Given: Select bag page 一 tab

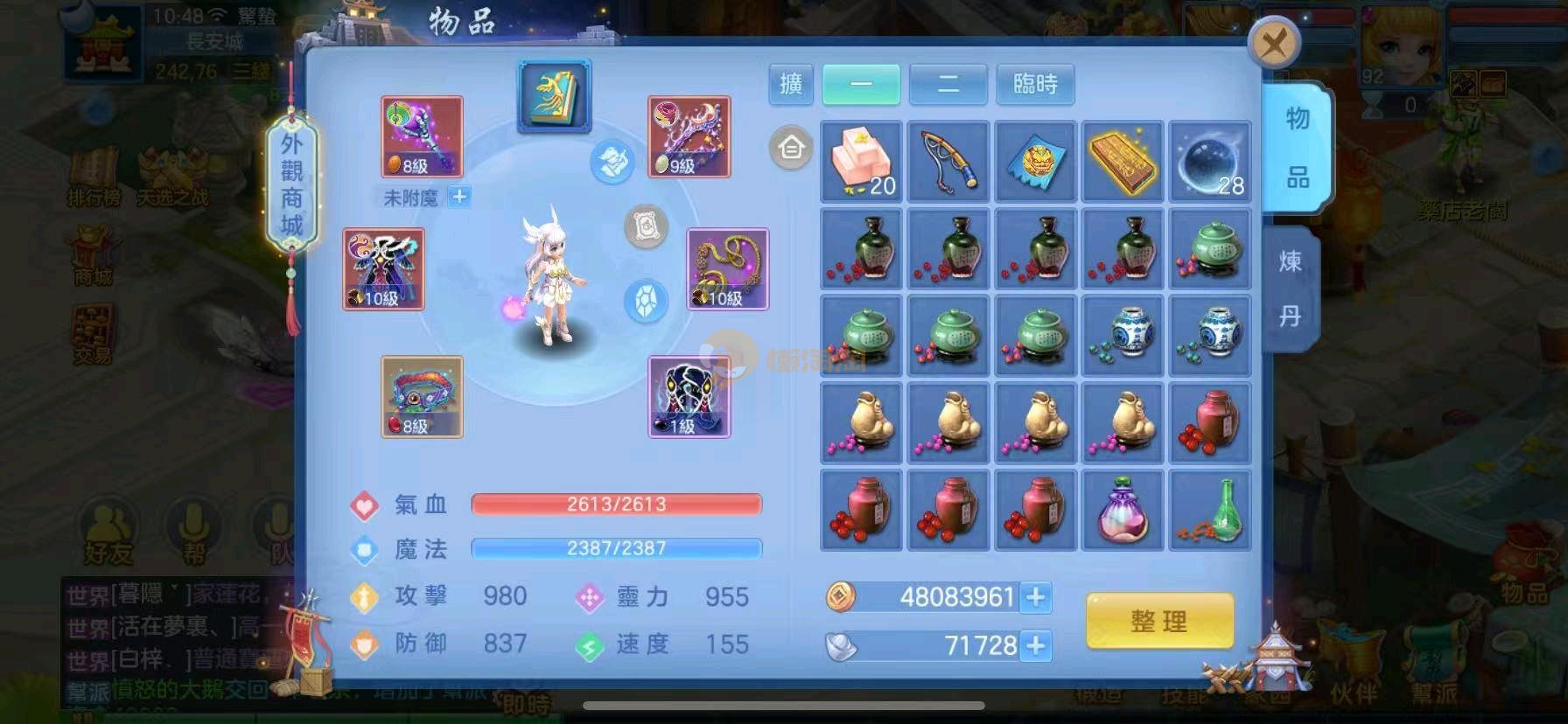Looking at the screenshot, I should pos(861,84).
